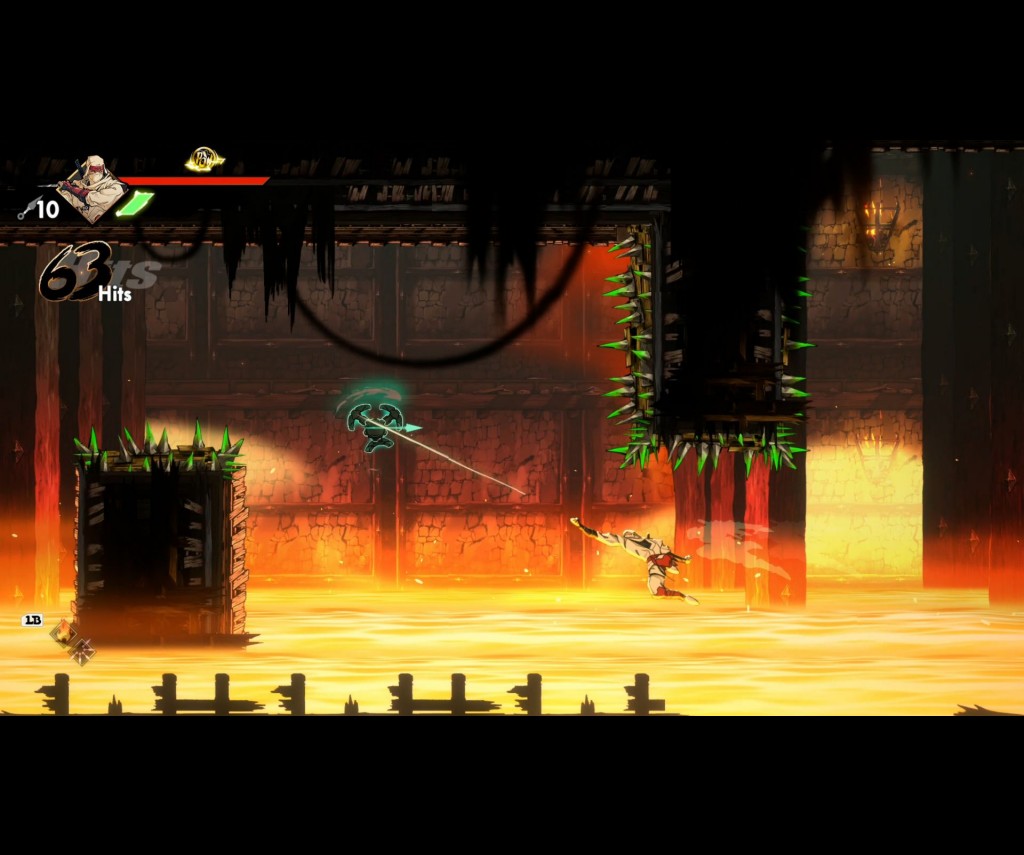Image resolution: width=1024 pixels, height=855 pixels.
Task: Select the kunai throwing knife icon
Action: (26, 210)
